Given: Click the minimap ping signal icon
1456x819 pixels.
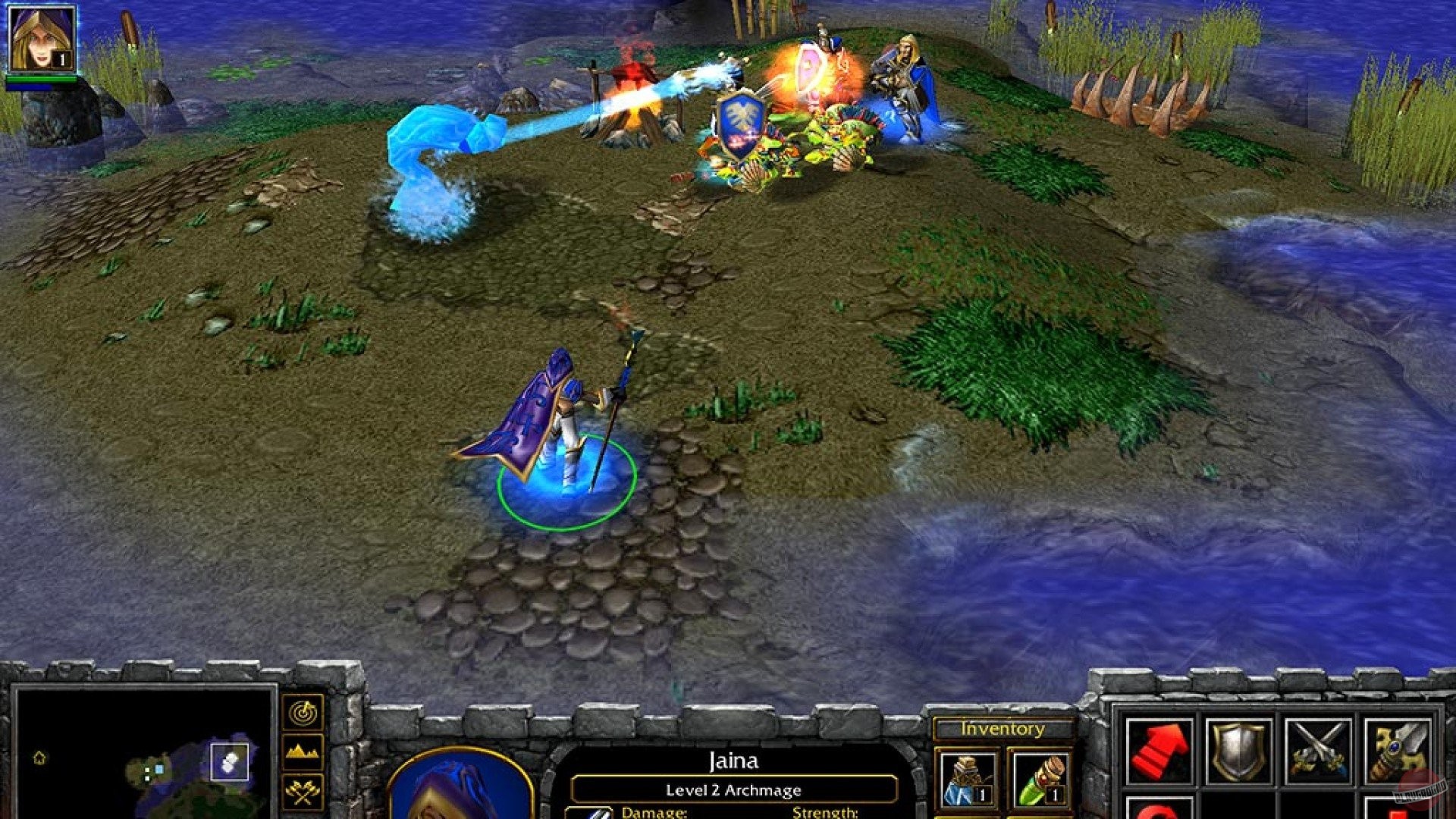Looking at the screenshot, I should (304, 713).
